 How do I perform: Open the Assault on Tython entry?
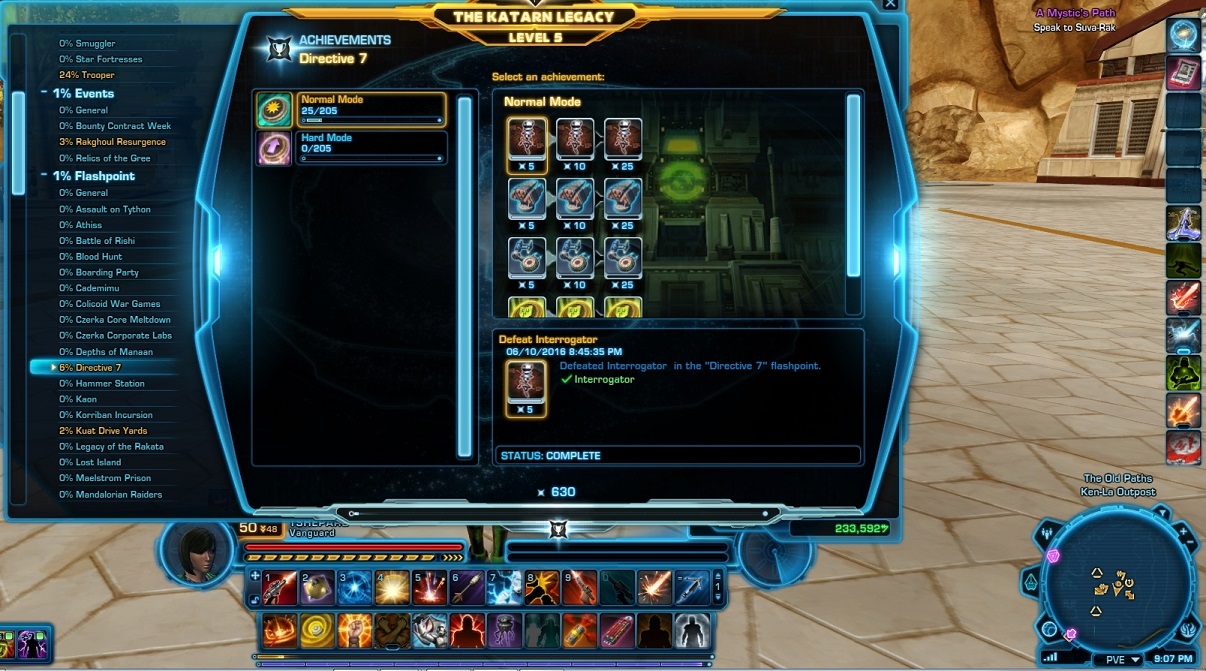pyautogui.click(x=113, y=209)
